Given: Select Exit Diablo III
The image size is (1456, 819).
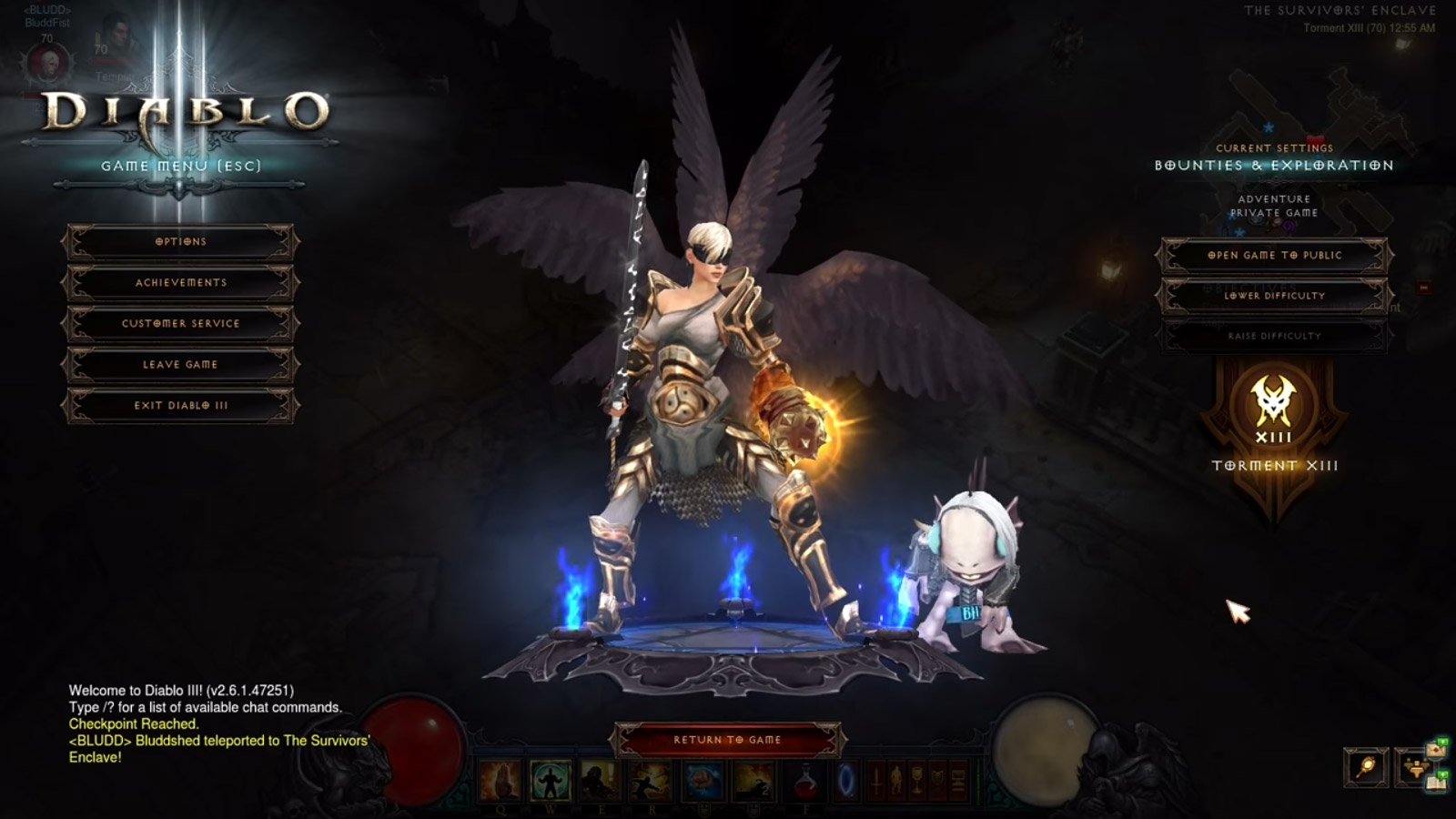Looking at the screenshot, I should tap(180, 406).
